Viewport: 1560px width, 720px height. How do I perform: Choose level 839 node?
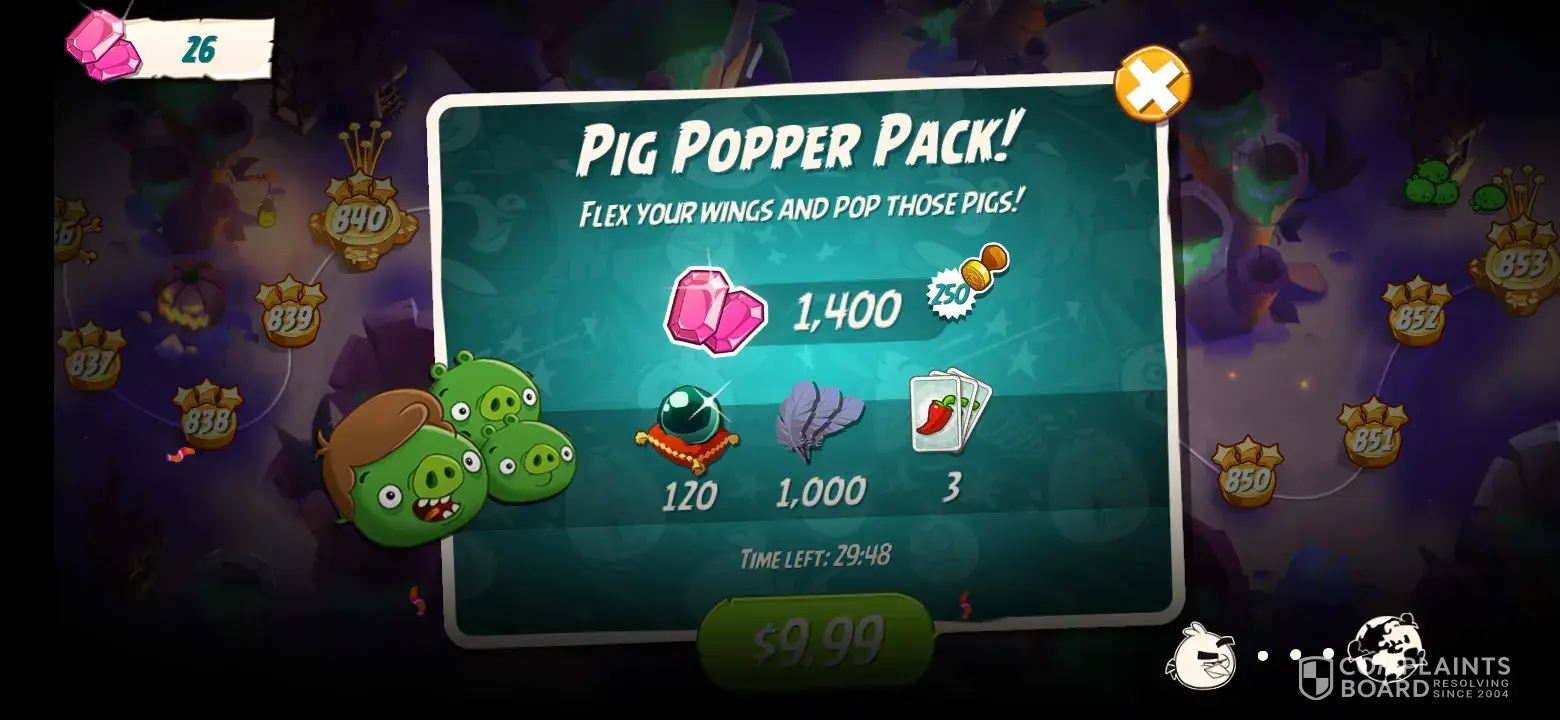click(290, 316)
